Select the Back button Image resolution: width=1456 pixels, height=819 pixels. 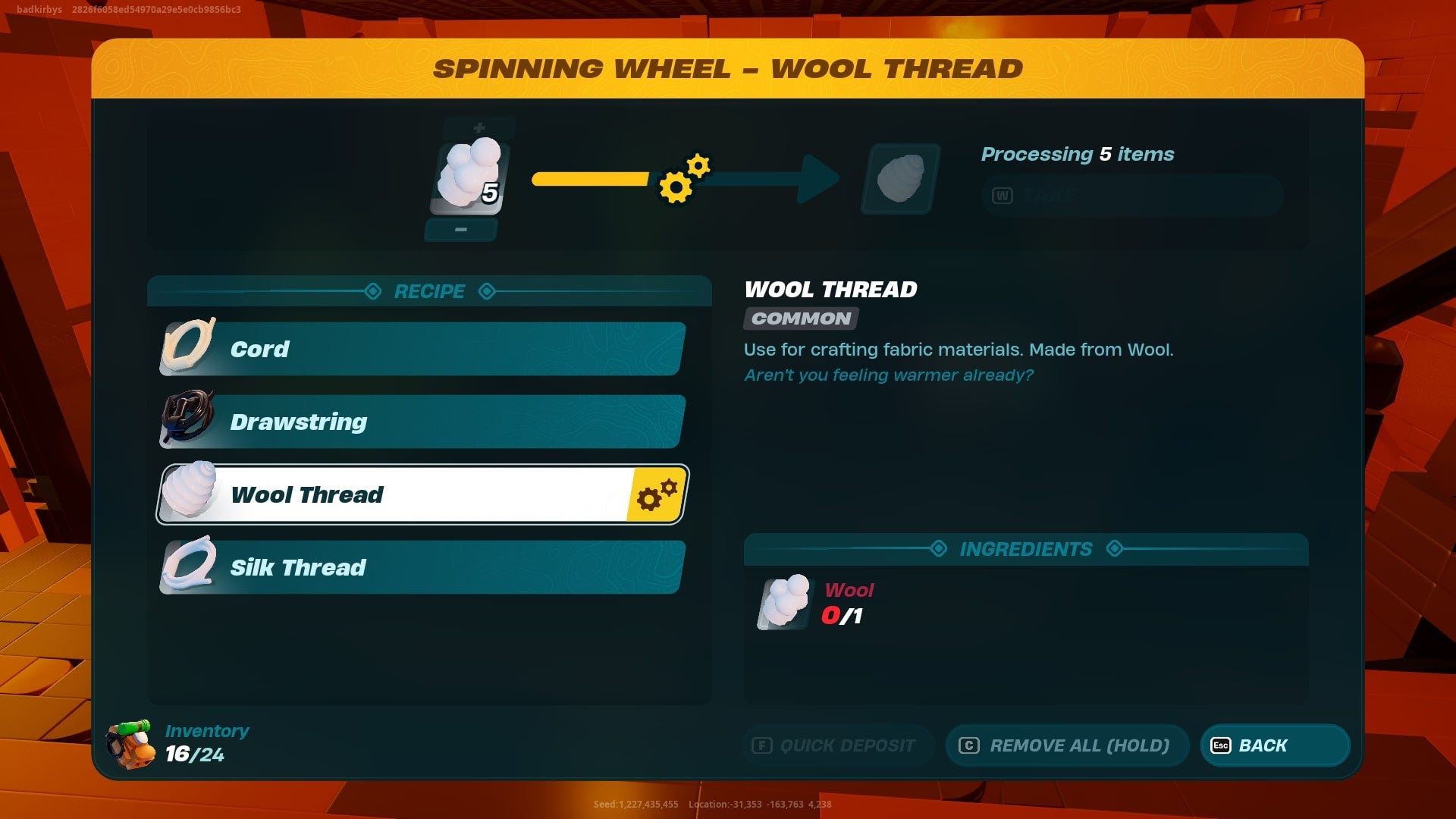(x=1274, y=745)
